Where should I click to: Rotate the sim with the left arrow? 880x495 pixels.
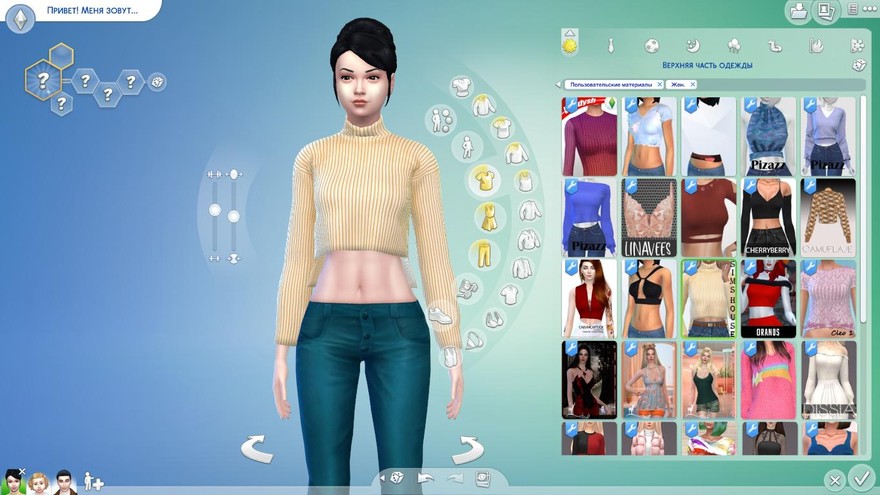coord(257,449)
